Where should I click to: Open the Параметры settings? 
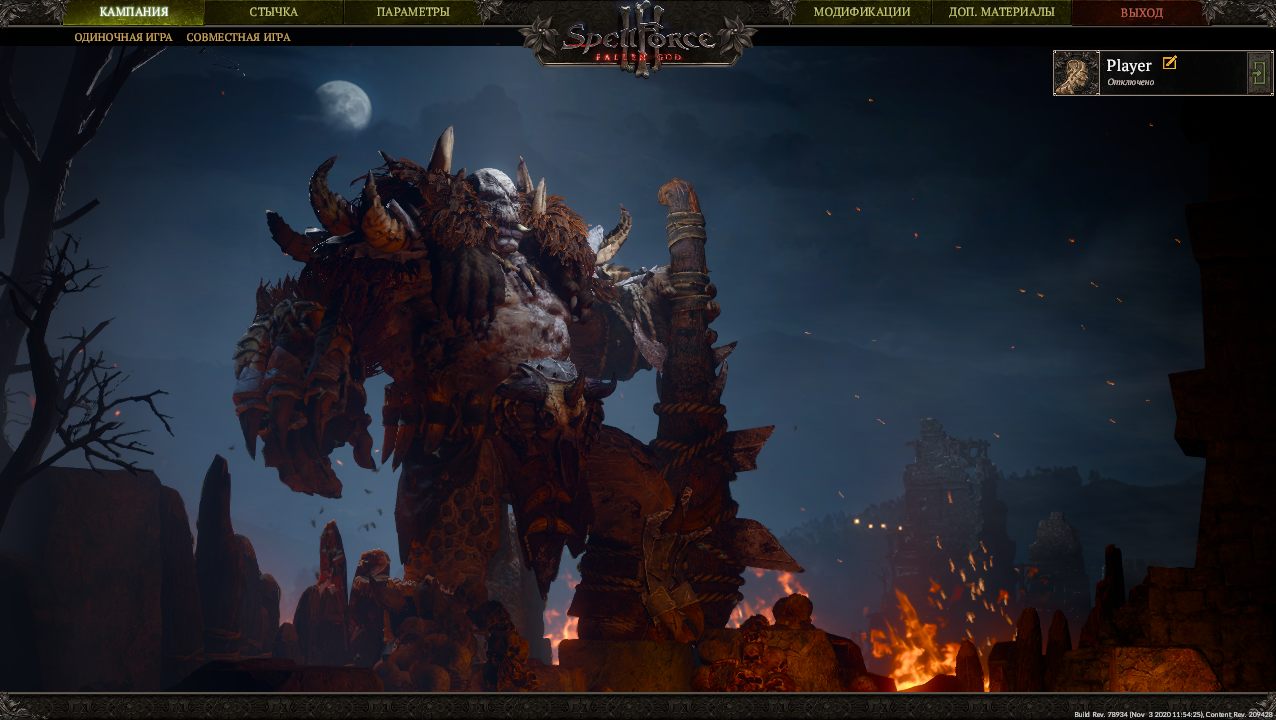[413, 13]
